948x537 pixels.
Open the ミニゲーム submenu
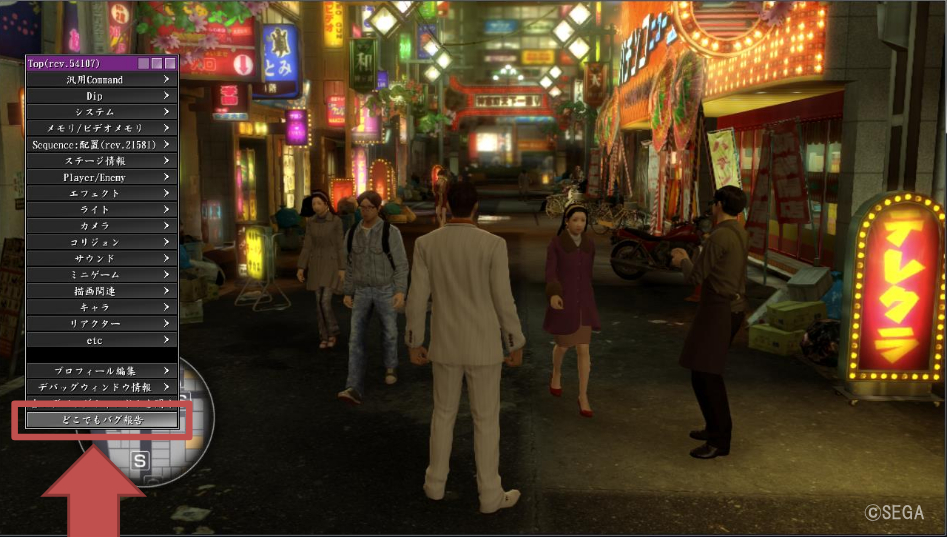(101, 274)
